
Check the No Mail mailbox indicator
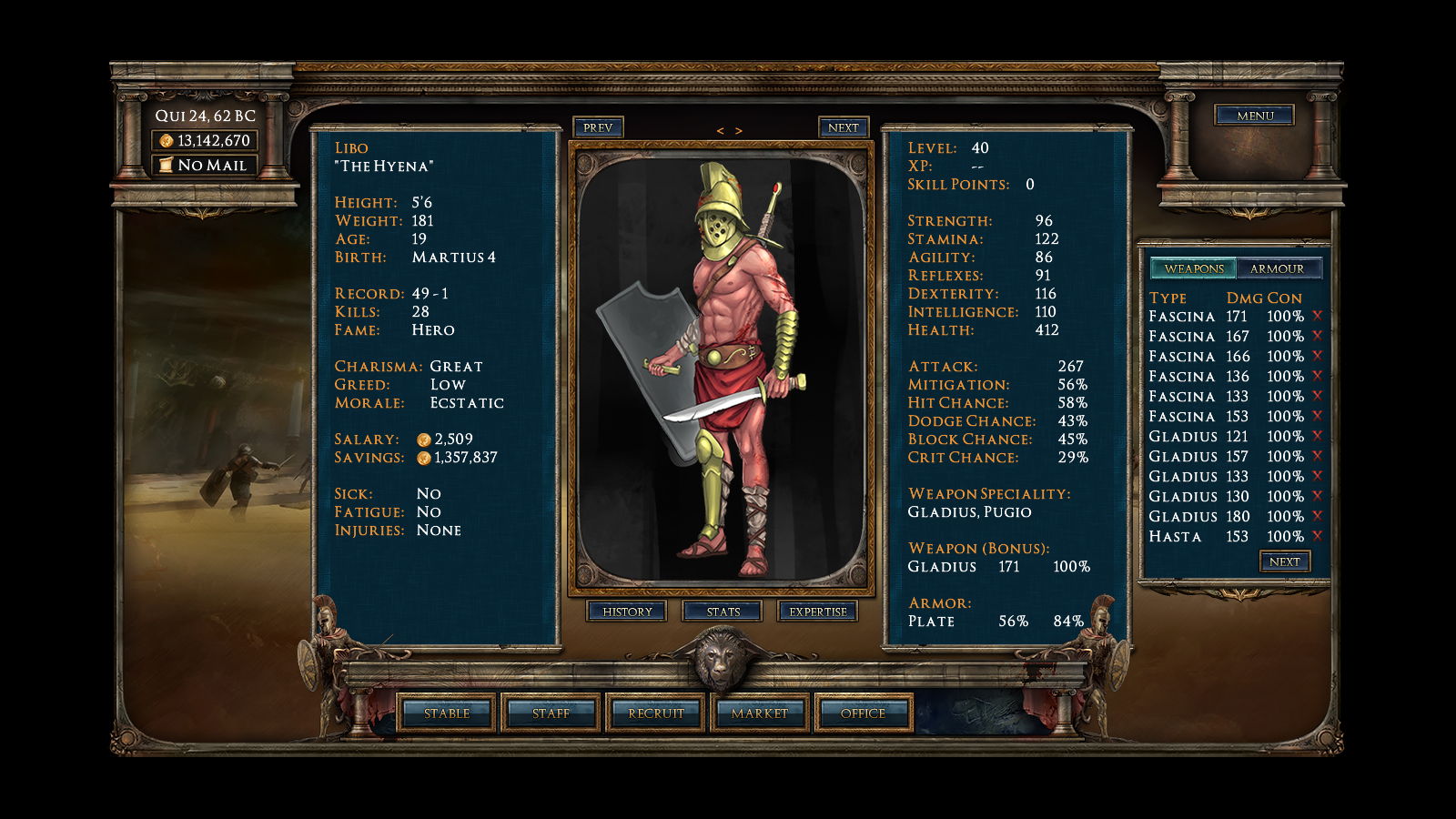(x=204, y=165)
